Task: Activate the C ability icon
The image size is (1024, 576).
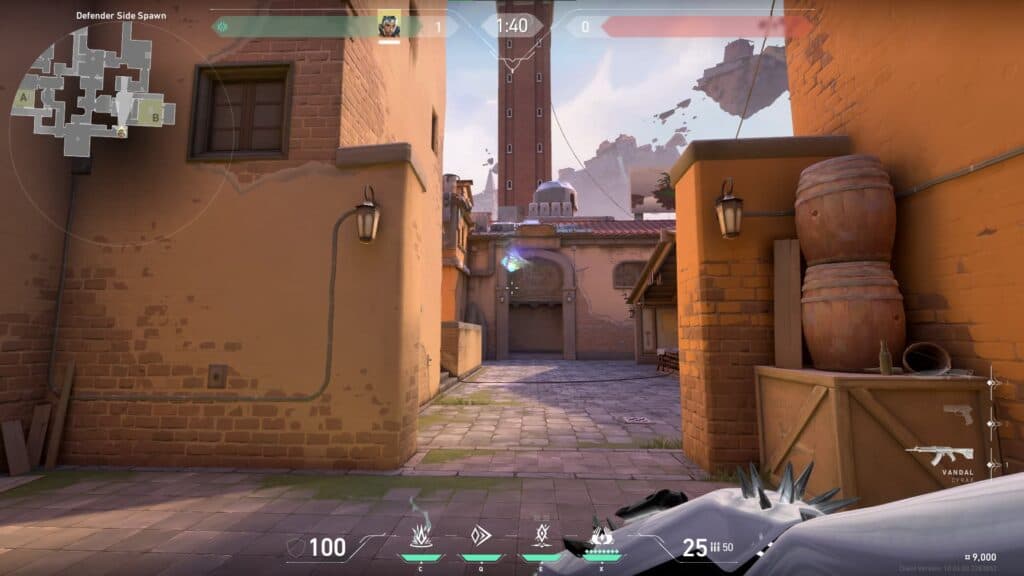Action: tap(422, 536)
